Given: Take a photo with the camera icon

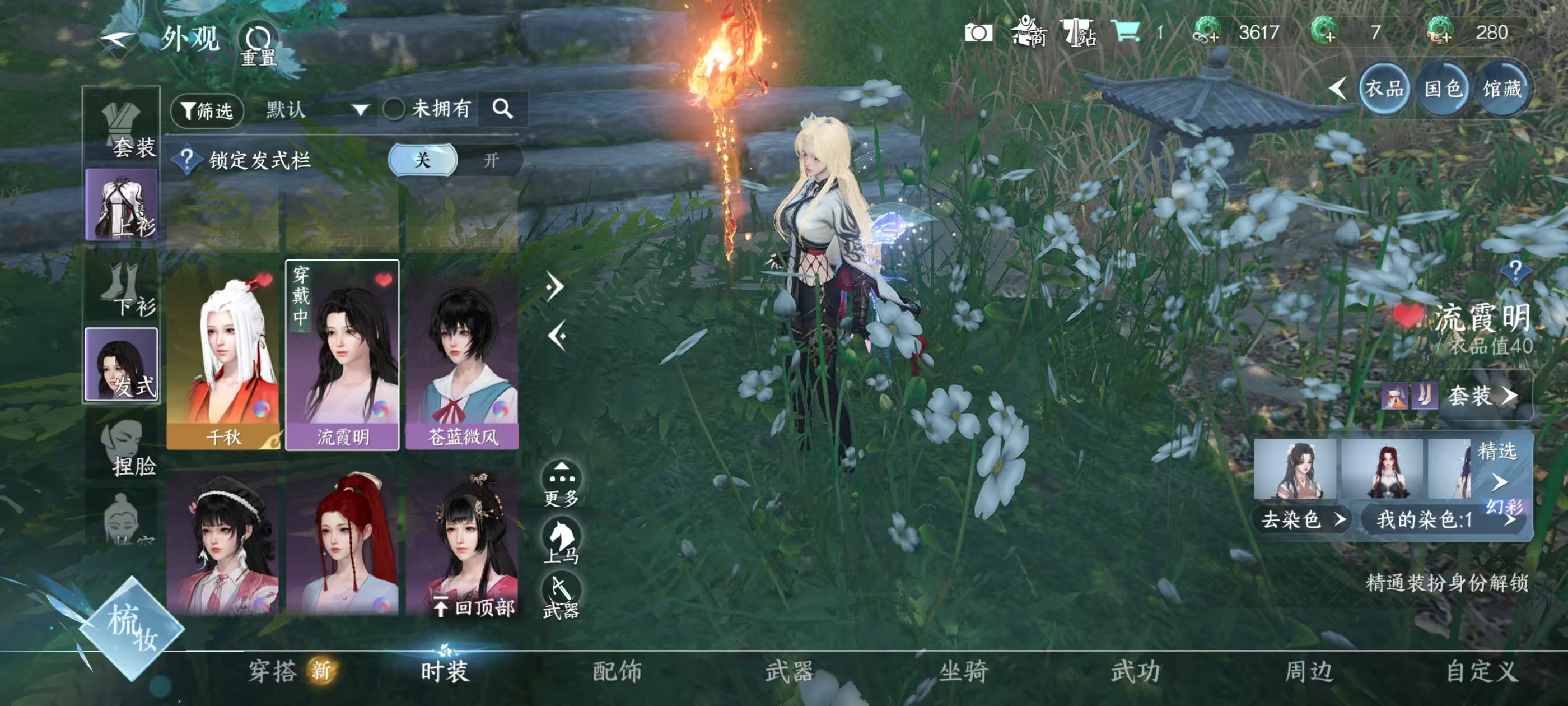Looking at the screenshot, I should pos(978,33).
